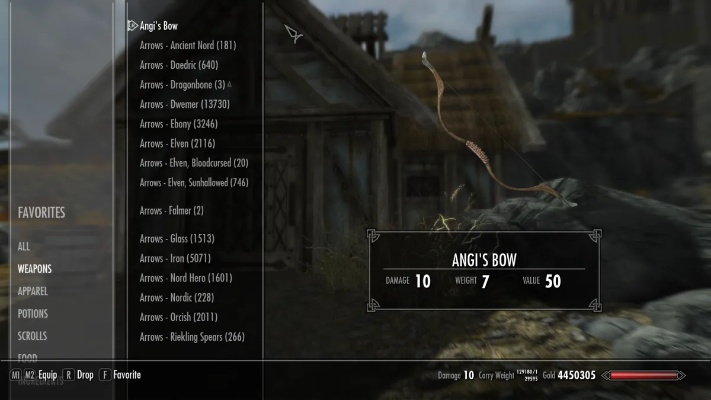This screenshot has height=400, width=711.
Task: Select the Nord Hero arrows
Action: 186,278
